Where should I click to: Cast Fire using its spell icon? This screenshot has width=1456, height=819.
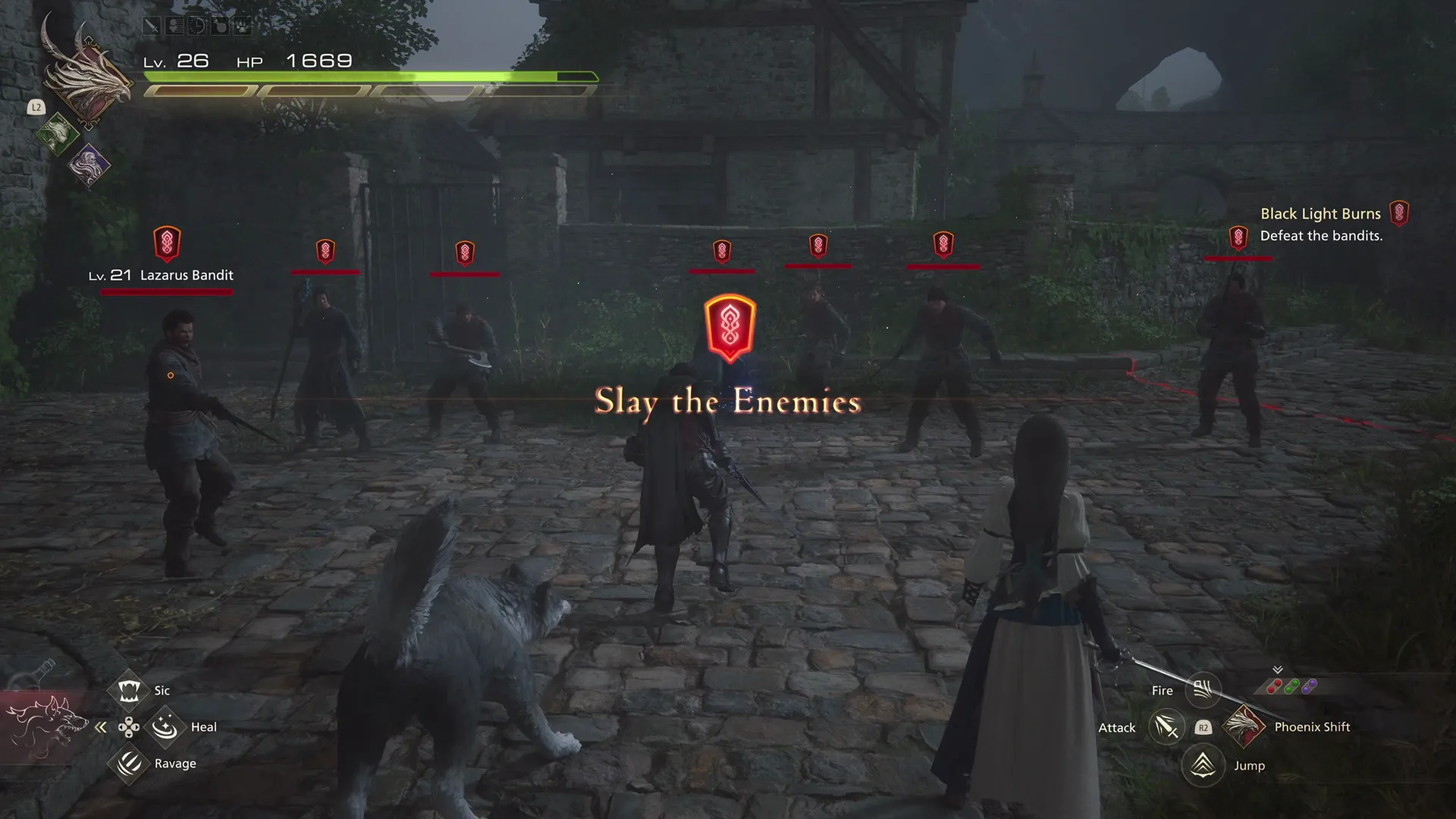pos(1203,689)
